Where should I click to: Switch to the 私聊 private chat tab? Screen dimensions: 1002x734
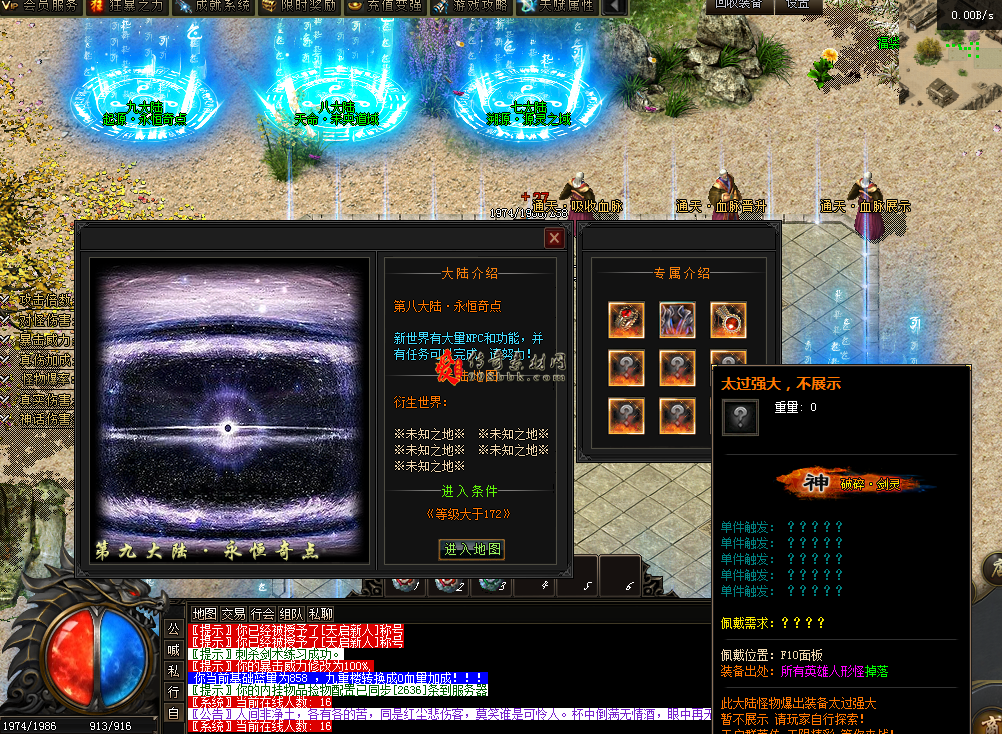click(321, 613)
